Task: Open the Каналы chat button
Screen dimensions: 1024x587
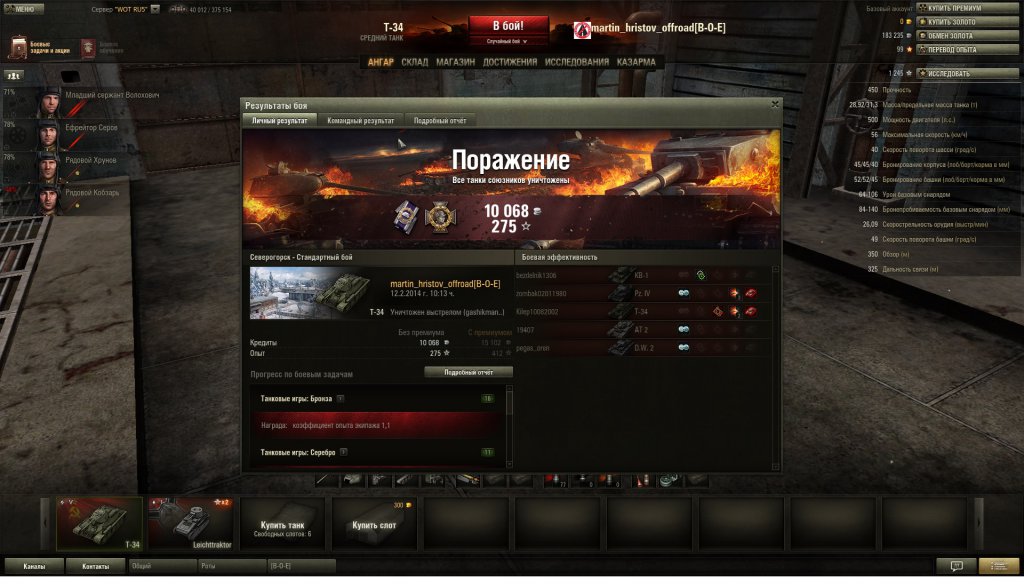Action: pyautogui.click(x=34, y=566)
